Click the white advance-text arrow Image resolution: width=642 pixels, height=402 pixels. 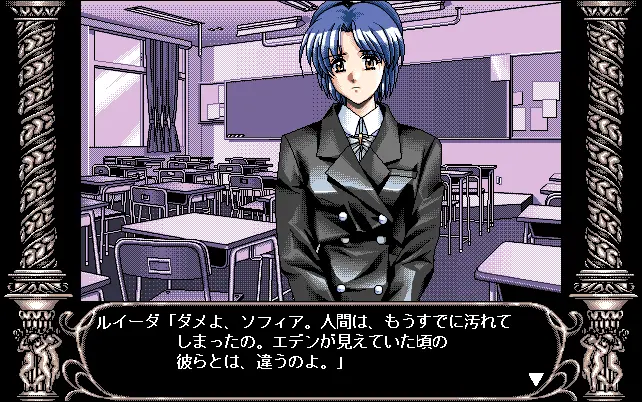point(536,380)
